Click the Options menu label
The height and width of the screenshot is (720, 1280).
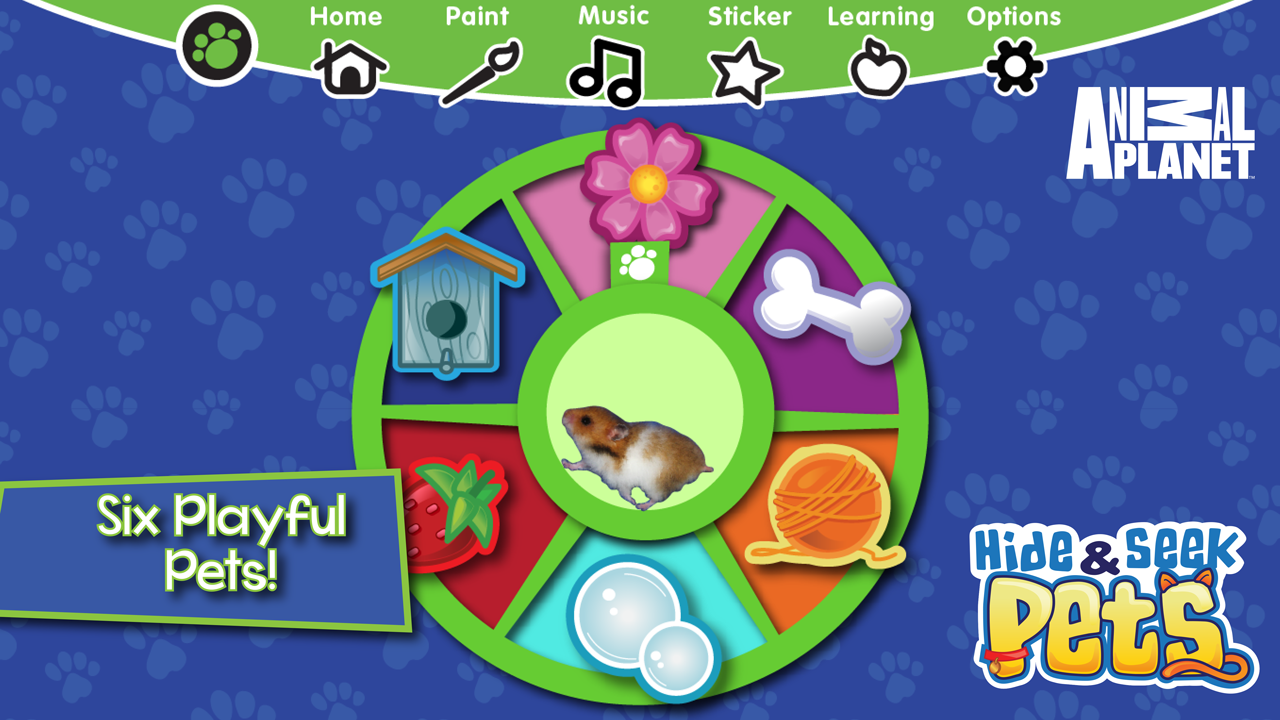tap(1013, 16)
